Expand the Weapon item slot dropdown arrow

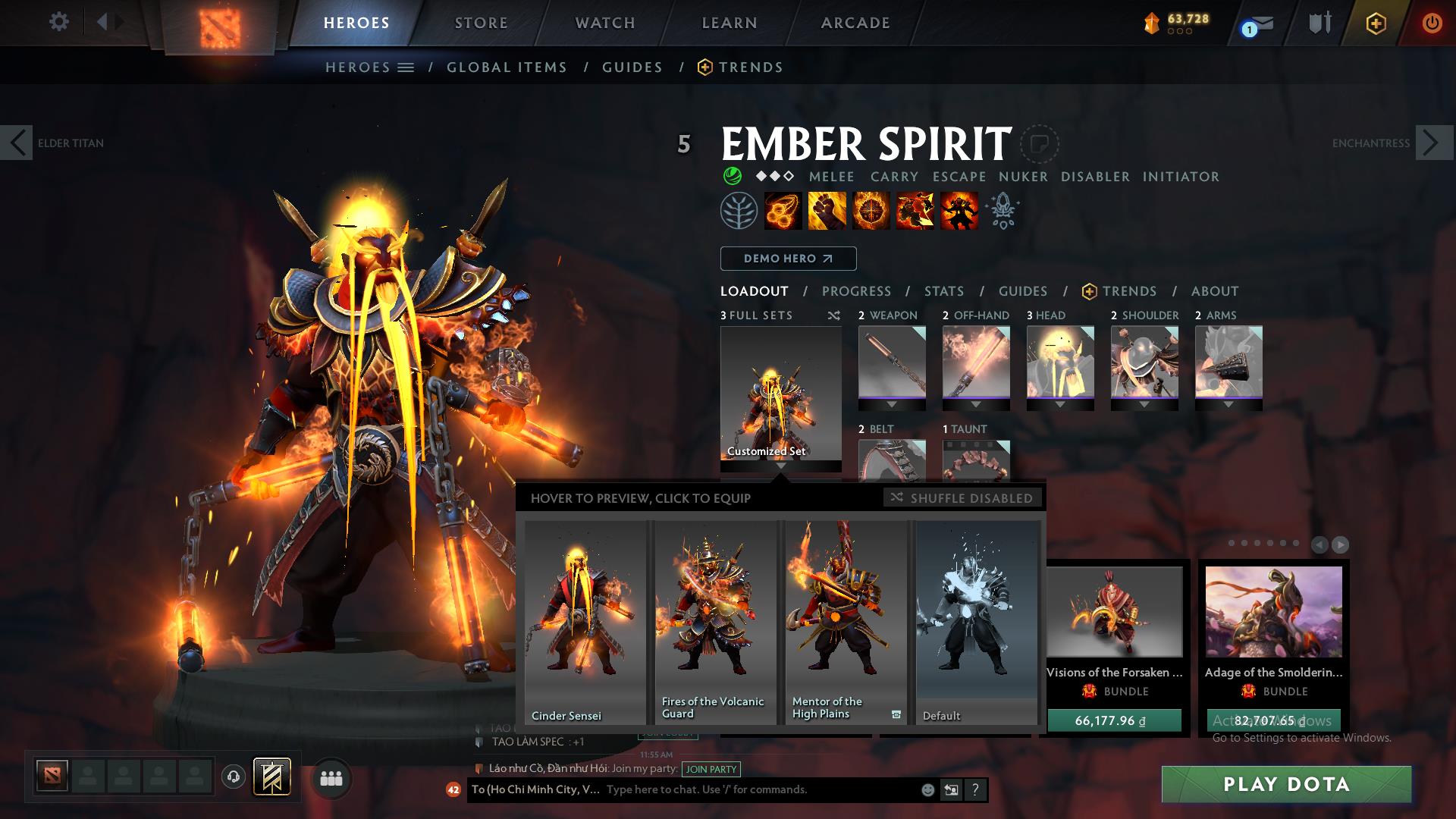(x=893, y=404)
